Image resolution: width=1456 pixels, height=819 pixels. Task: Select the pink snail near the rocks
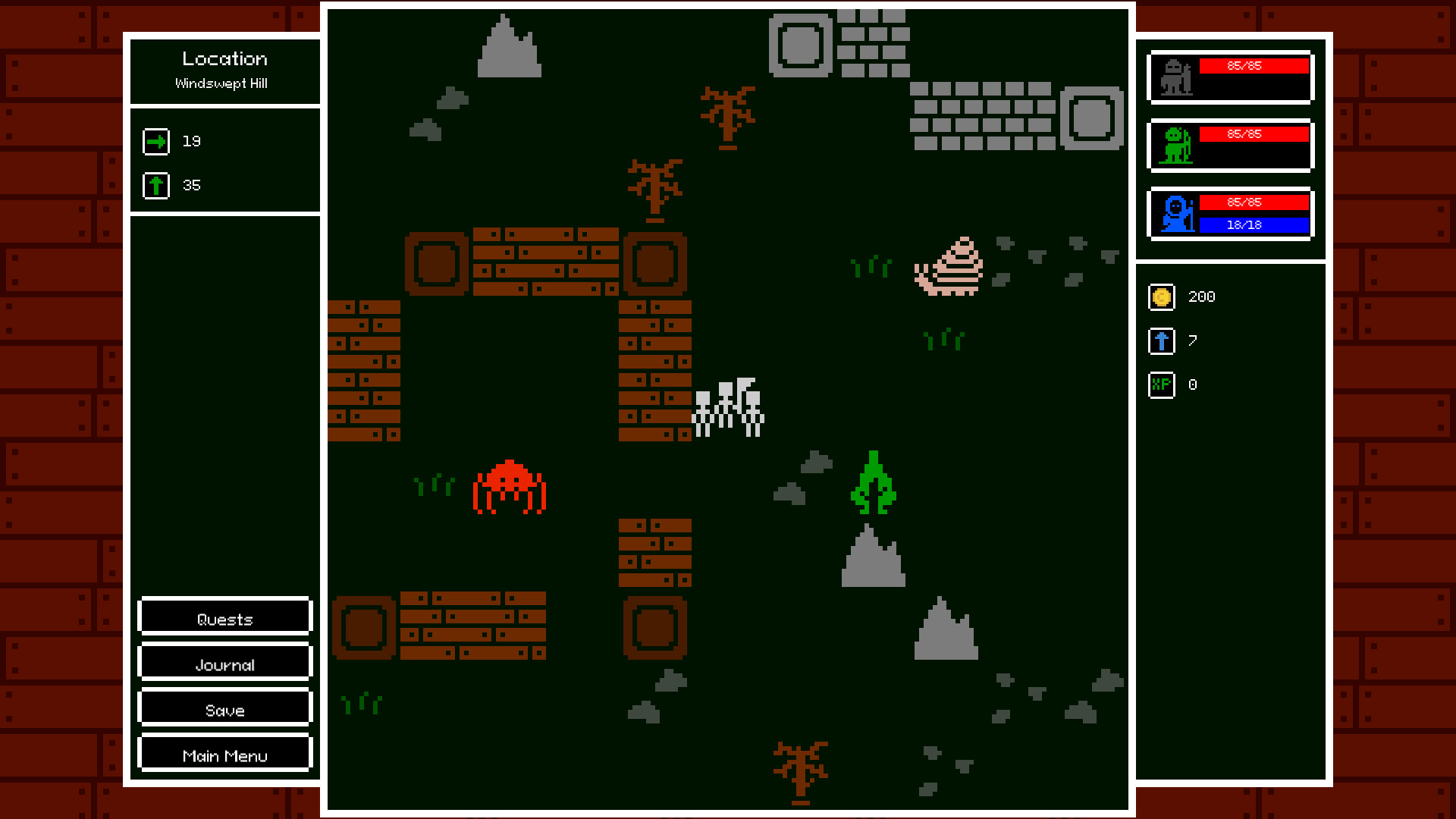949,265
